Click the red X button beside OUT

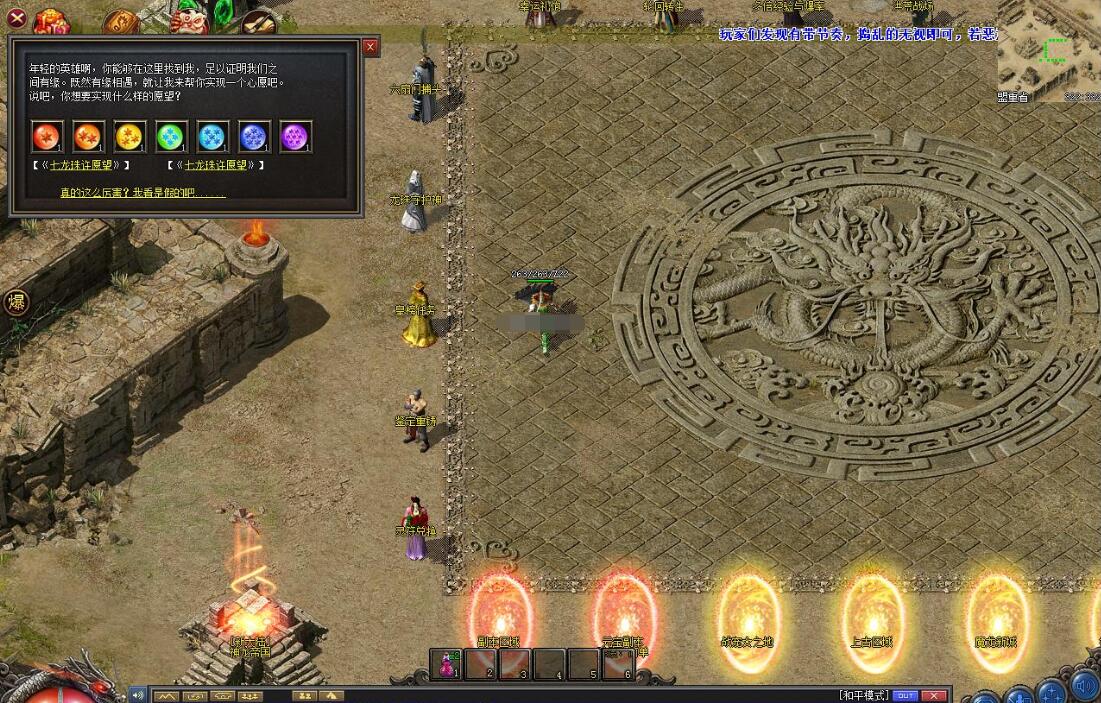coord(933,695)
